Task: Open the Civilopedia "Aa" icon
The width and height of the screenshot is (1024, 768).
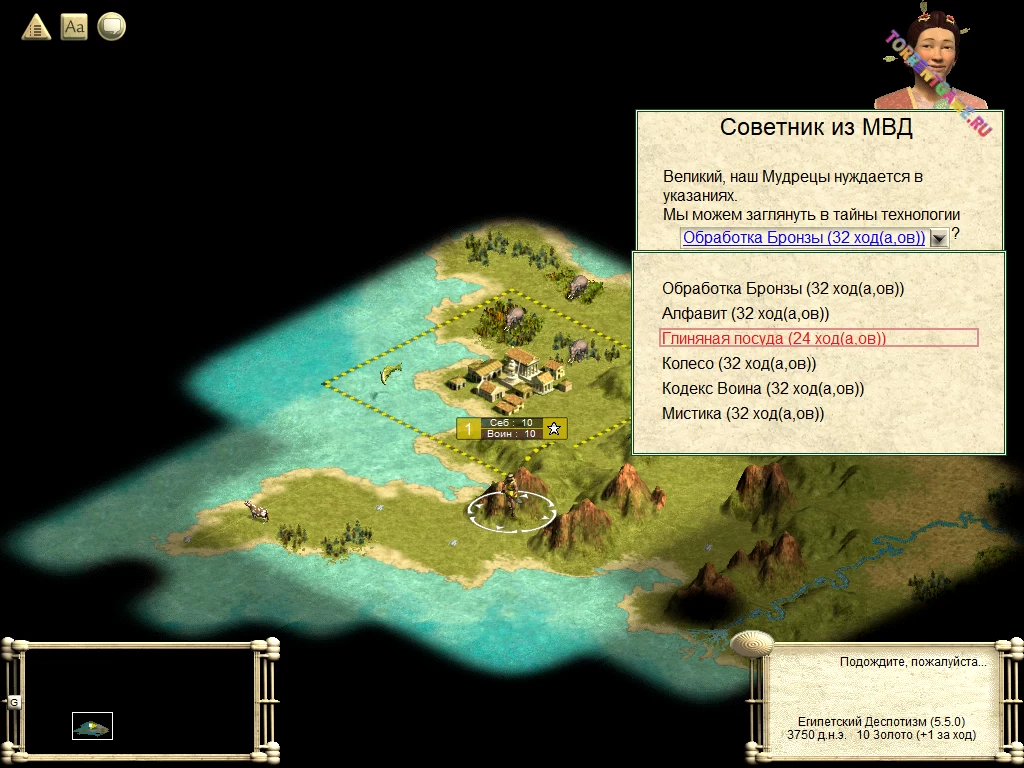Action: (74, 27)
